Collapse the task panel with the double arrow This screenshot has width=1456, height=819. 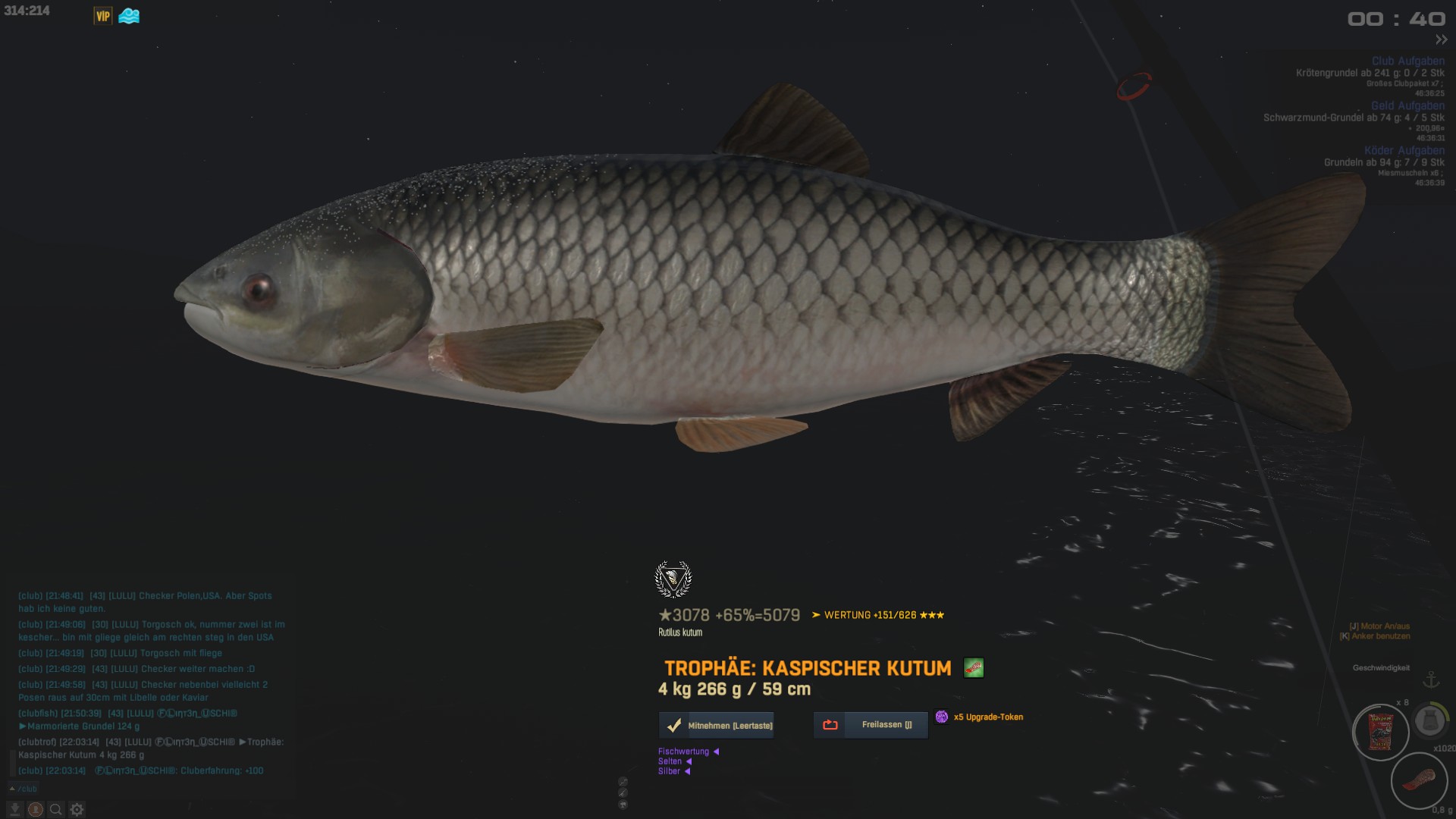click(x=1441, y=39)
